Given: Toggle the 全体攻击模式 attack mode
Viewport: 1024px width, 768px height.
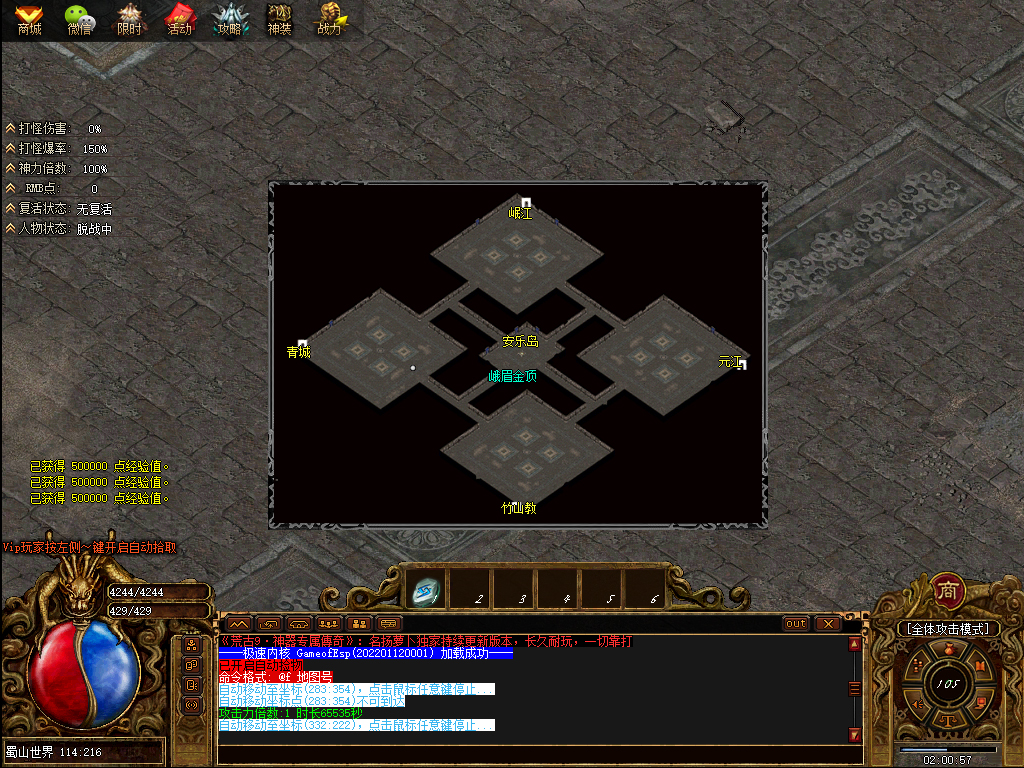Looking at the screenshot, I should point(948,629).
